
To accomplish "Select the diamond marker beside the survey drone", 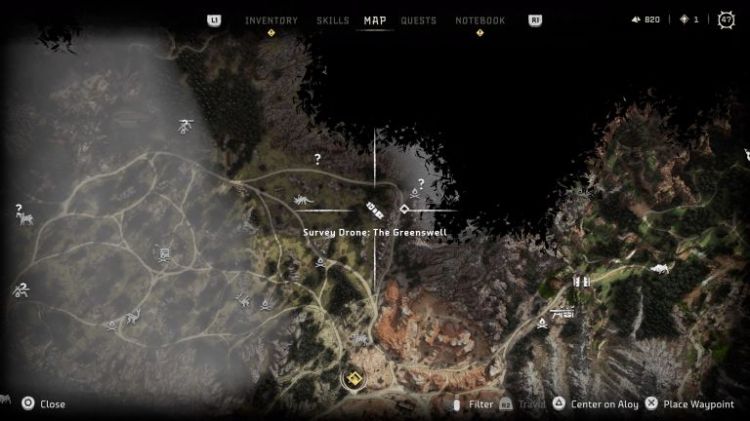I will pos(404,209).
